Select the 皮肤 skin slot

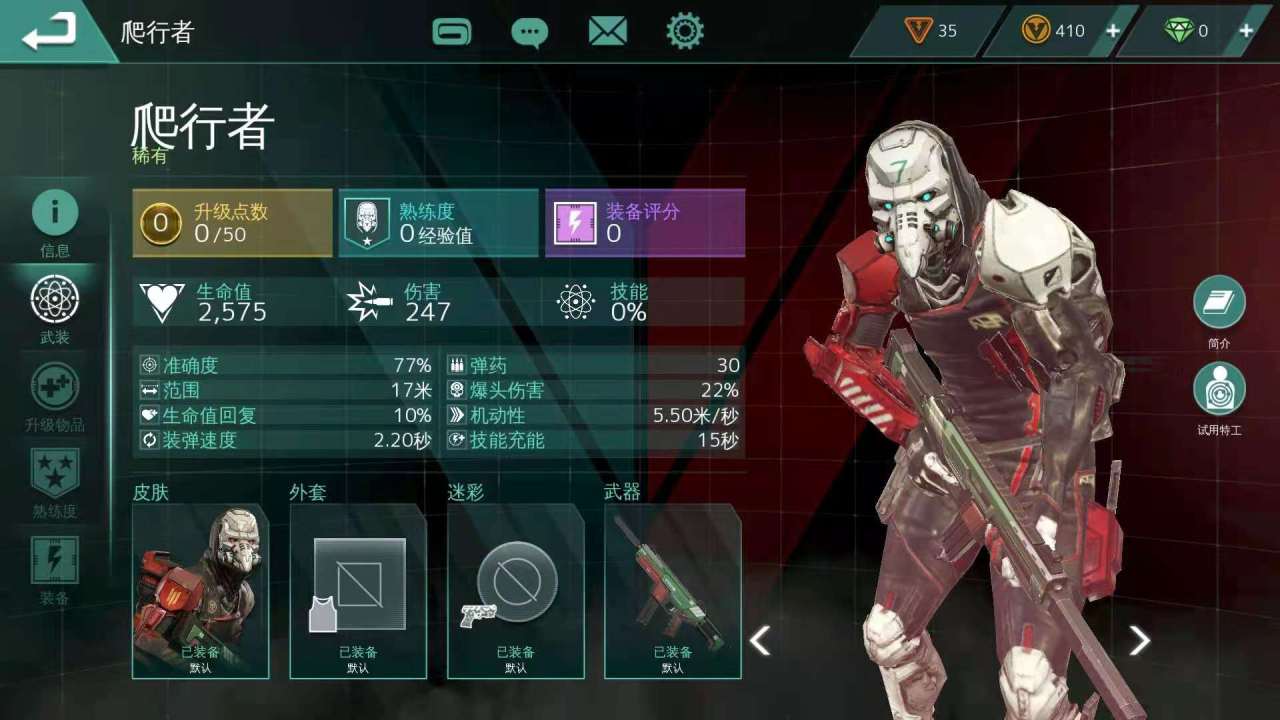pyautogui.click(x=200, y=591)
